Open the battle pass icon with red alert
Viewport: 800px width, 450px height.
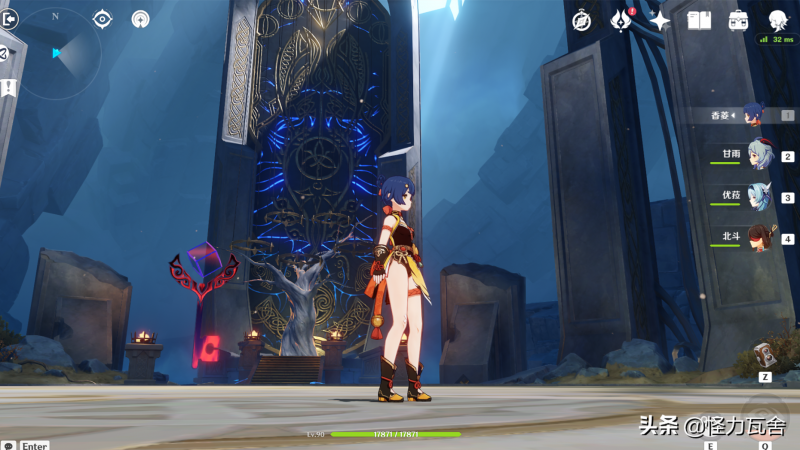point(621,20)
